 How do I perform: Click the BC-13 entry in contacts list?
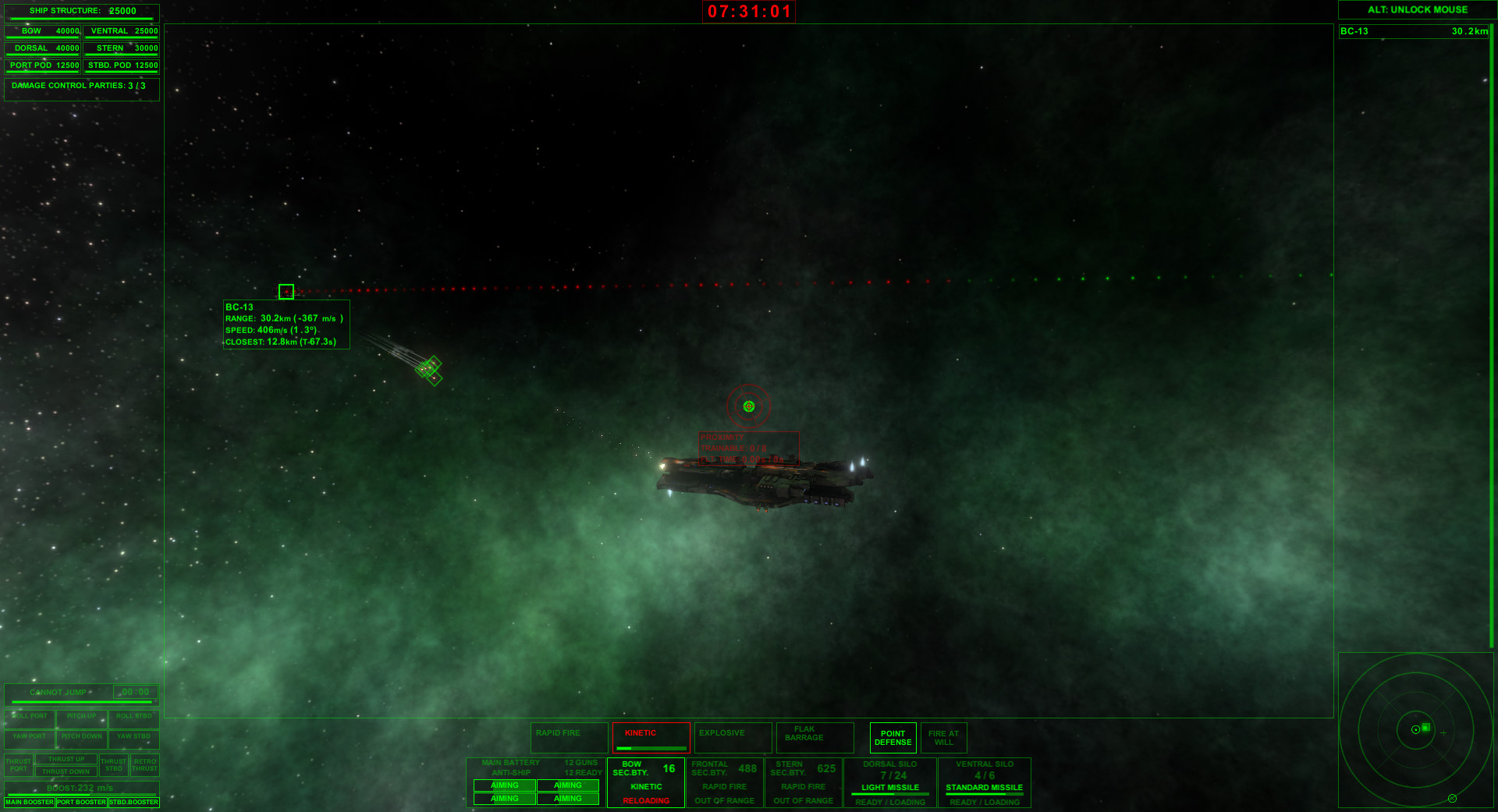tap(1412, 32)
